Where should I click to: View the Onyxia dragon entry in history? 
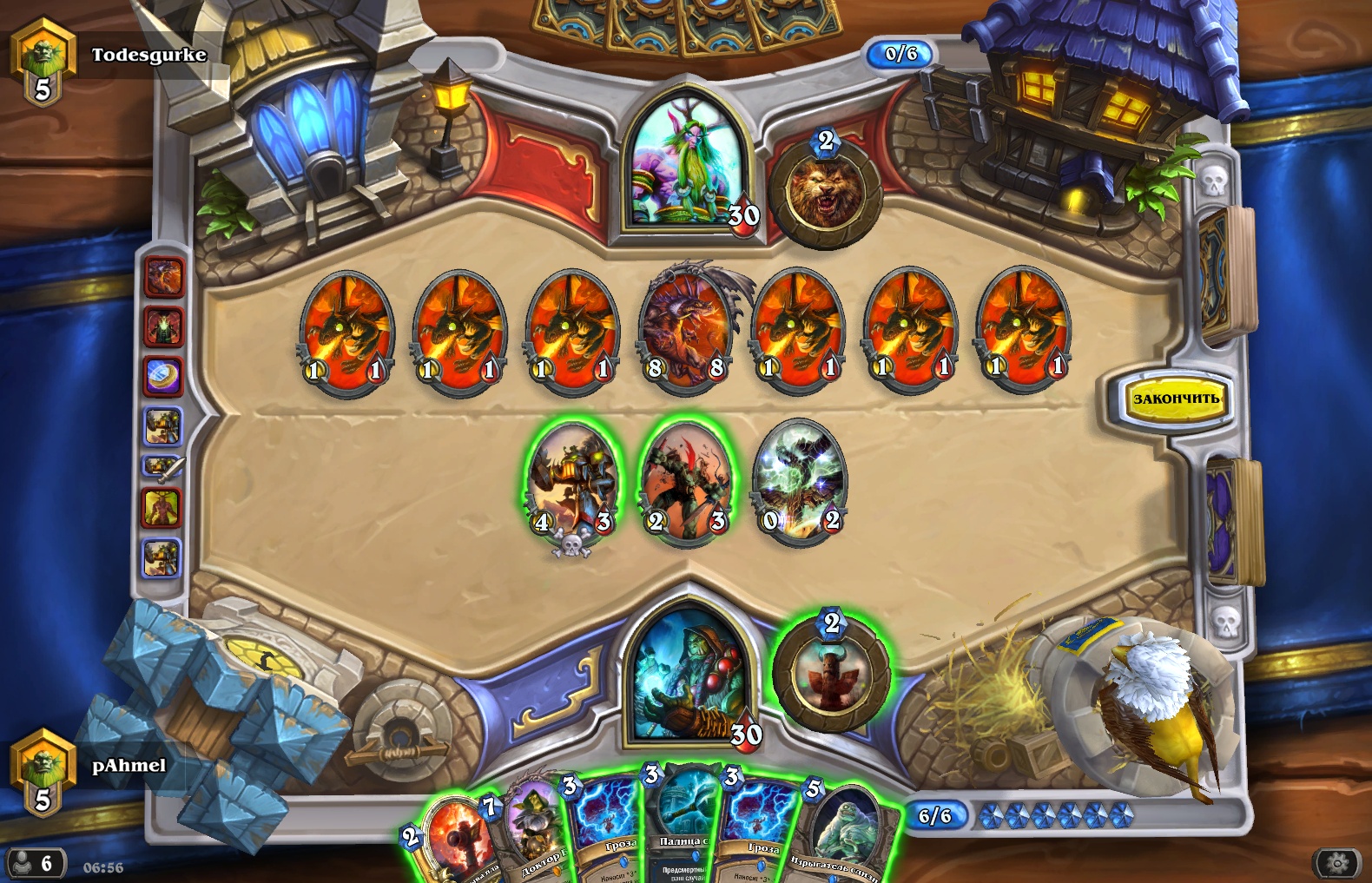[x=163, y=278]
